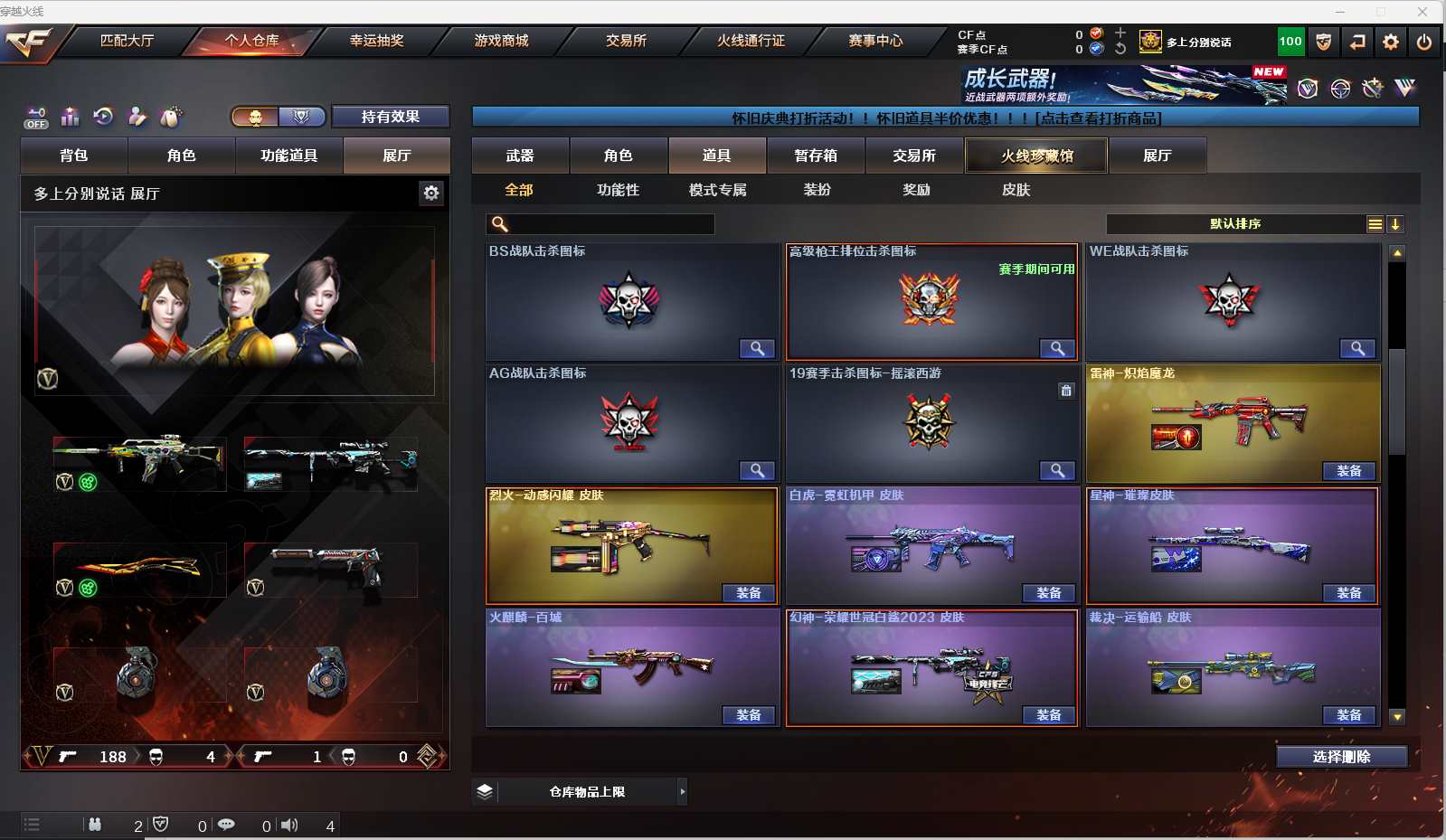Image resolution: width=1446 pixels, height=840 pixels.
Task: Open the 匹配大厅 matchmaking lobby
Action: pyautogui.click(x=127, y=41)
